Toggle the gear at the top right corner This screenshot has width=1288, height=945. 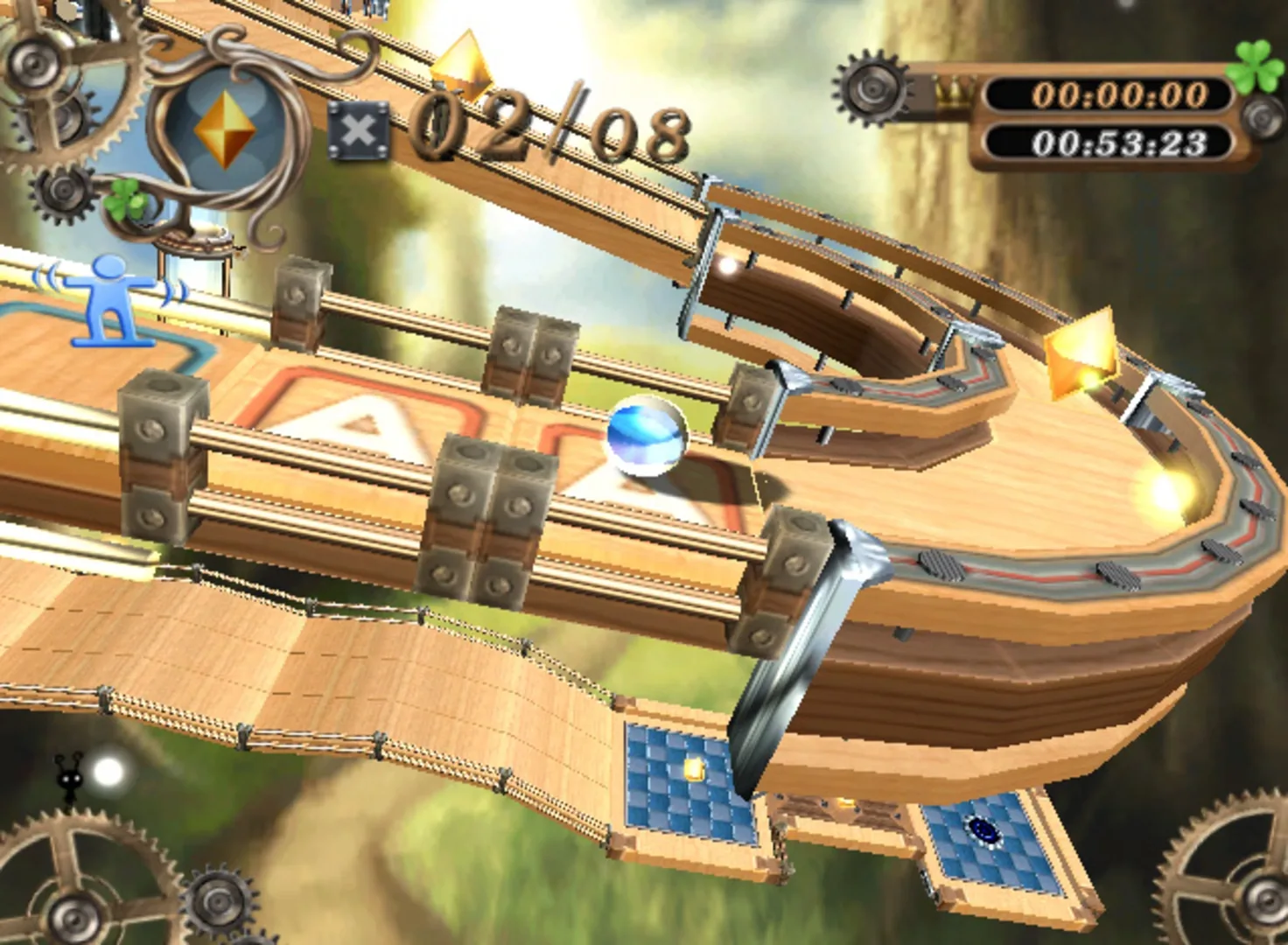[871, 90]
